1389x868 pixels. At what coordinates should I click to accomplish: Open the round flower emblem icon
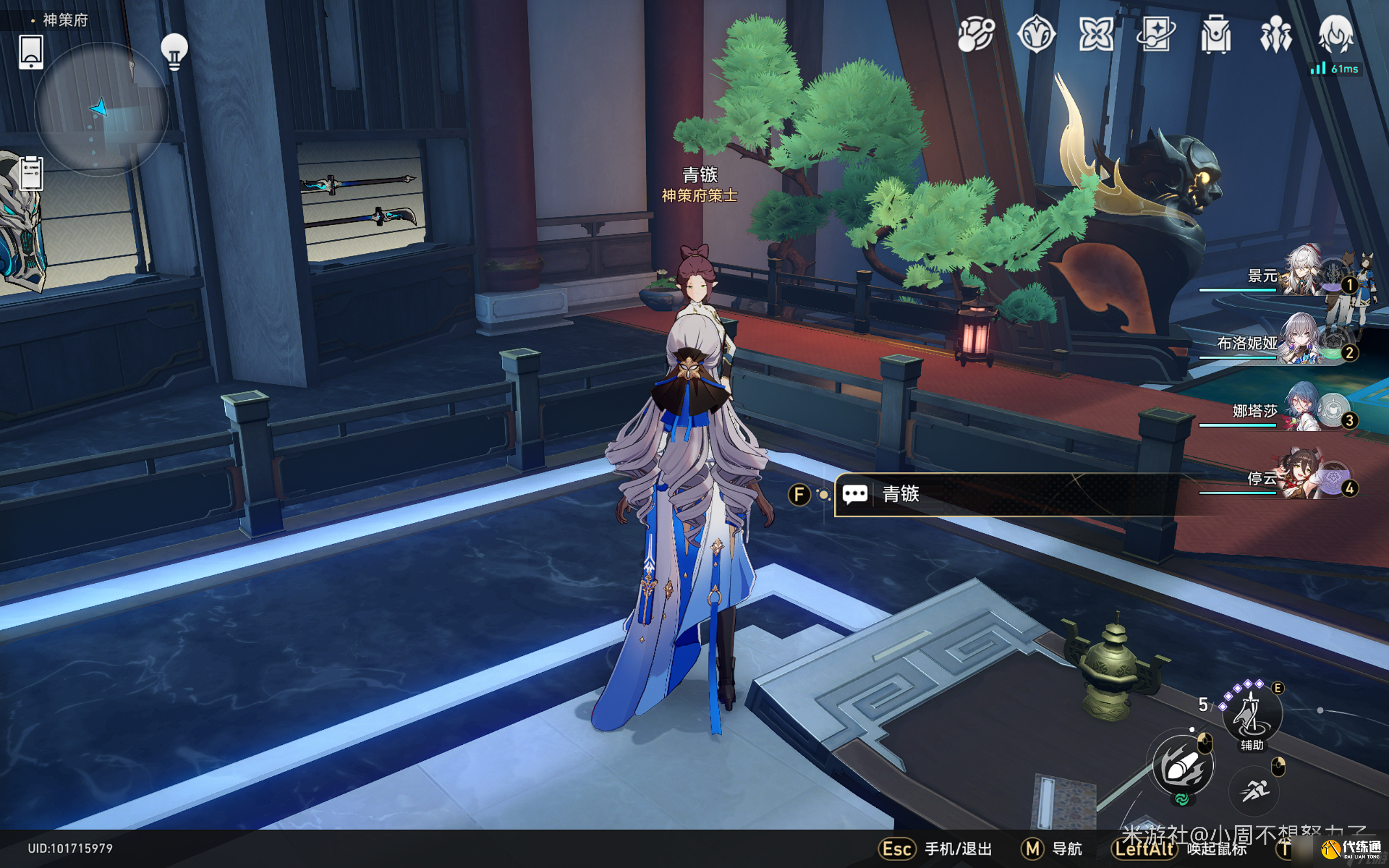tap(1036, 34)
